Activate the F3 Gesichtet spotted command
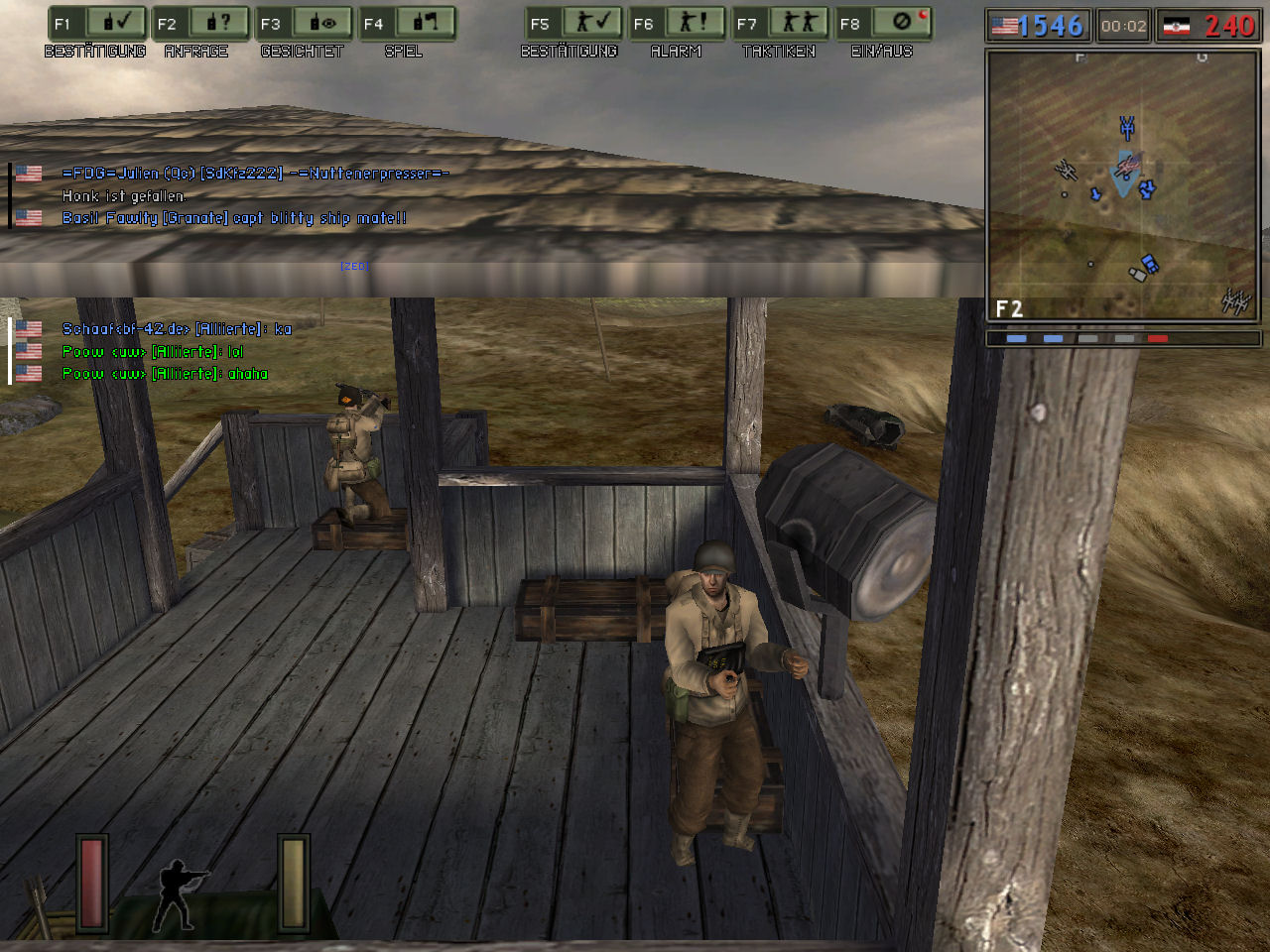 tap(303, 24)
